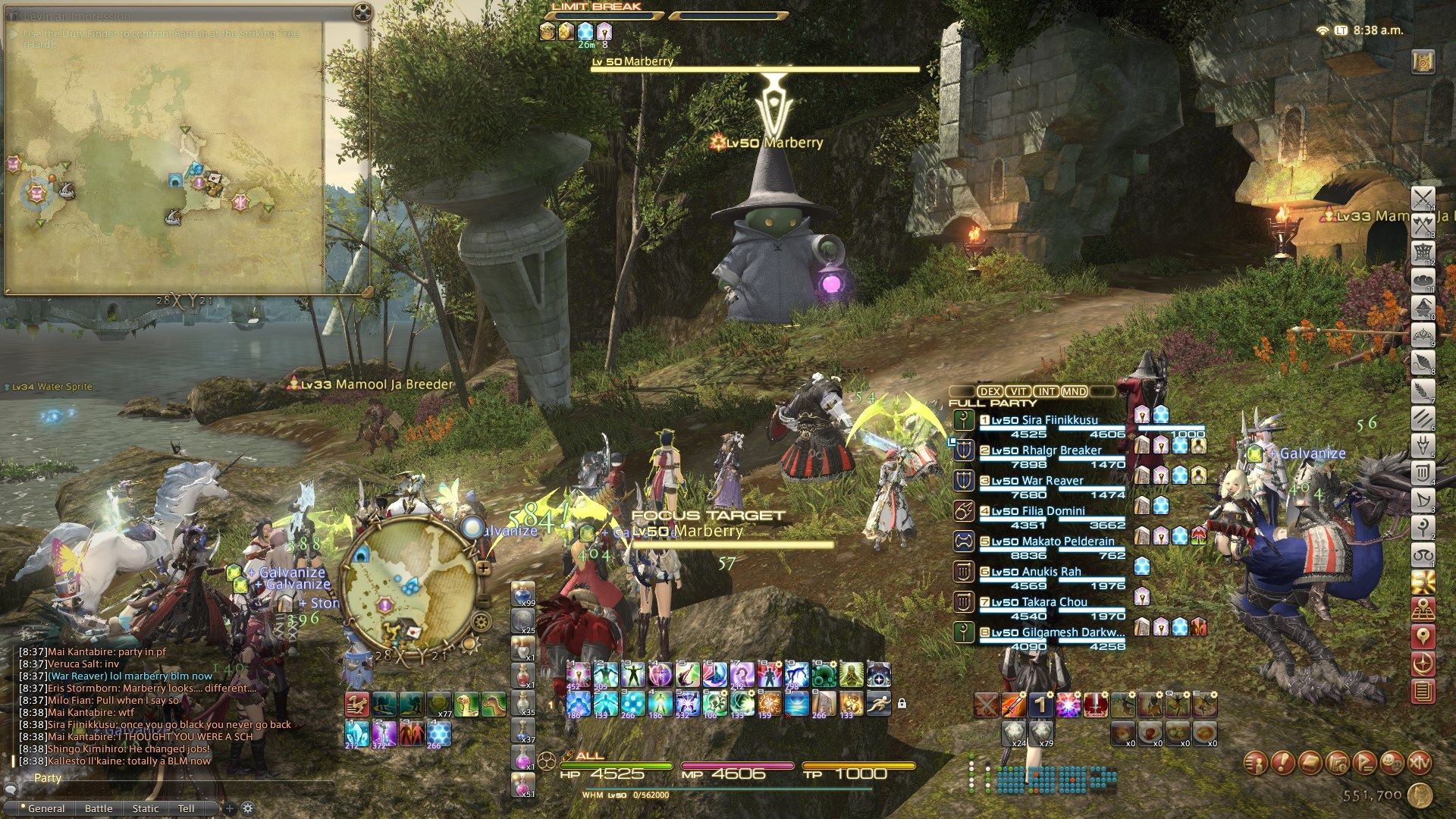The width and height of the screenshot is (1456, 819).
Task: Activate the Sprint running-figure action
Action: [x=877, y=703]
